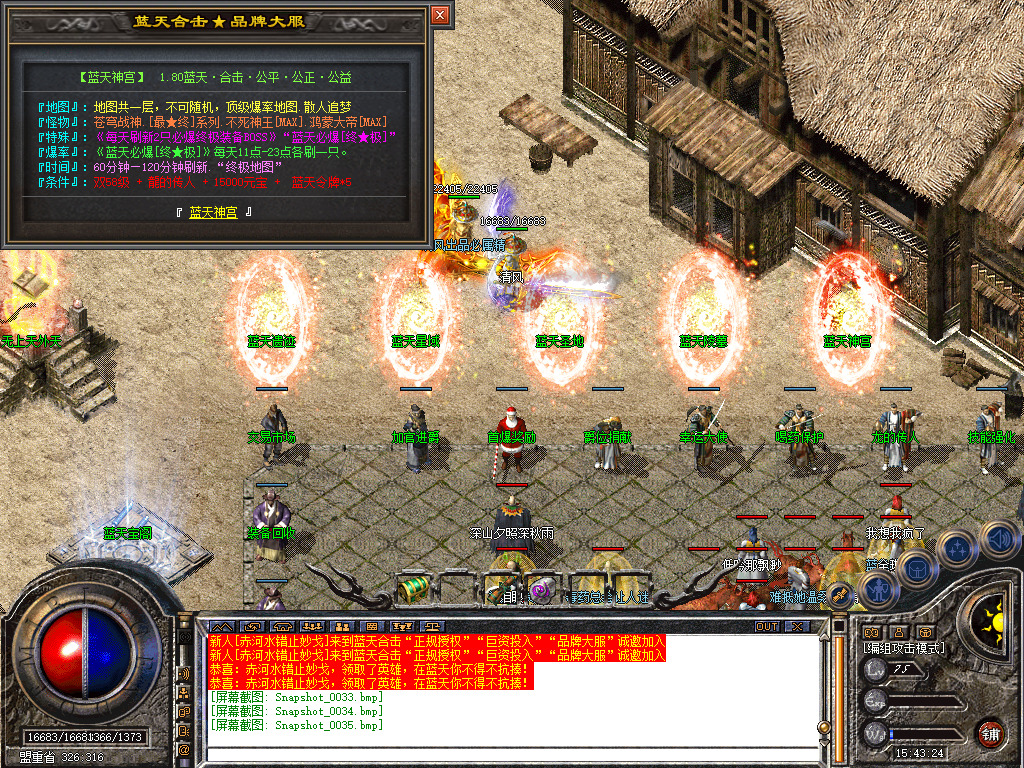Screen dimensions: 1024x768
Task: Open the crossed-tools small round button
Action: tap(838, 596)
